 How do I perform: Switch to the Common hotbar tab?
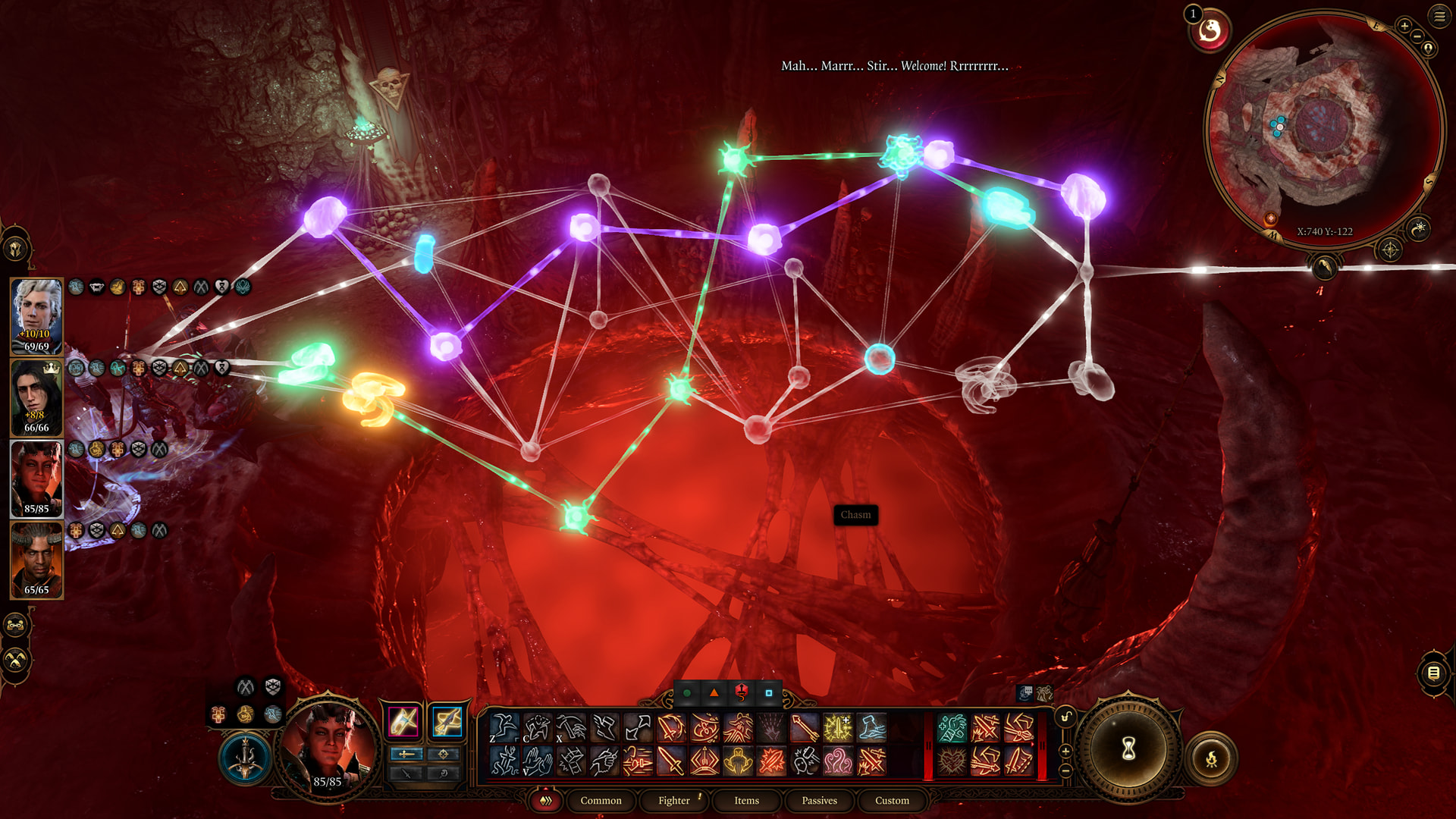point(601,800)
